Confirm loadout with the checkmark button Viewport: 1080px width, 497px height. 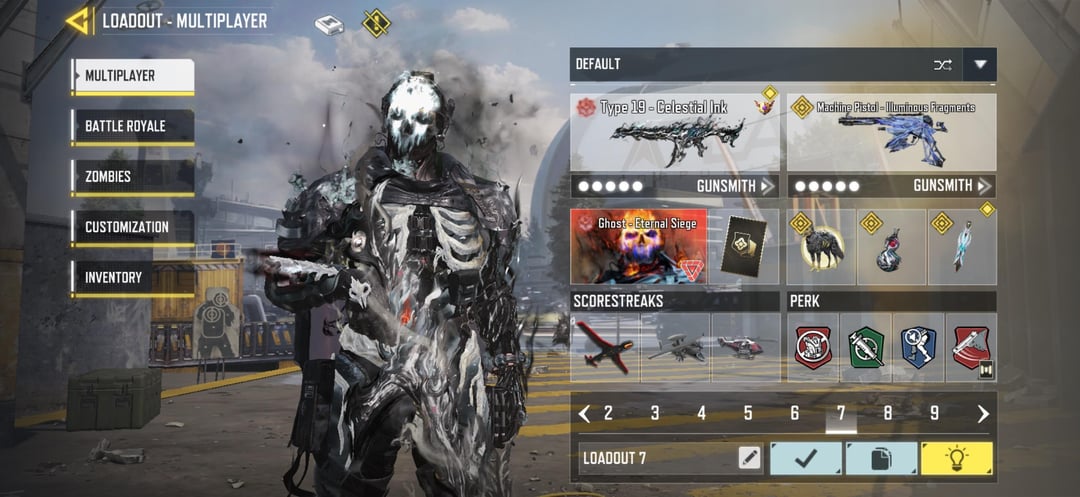click(805, 459)
